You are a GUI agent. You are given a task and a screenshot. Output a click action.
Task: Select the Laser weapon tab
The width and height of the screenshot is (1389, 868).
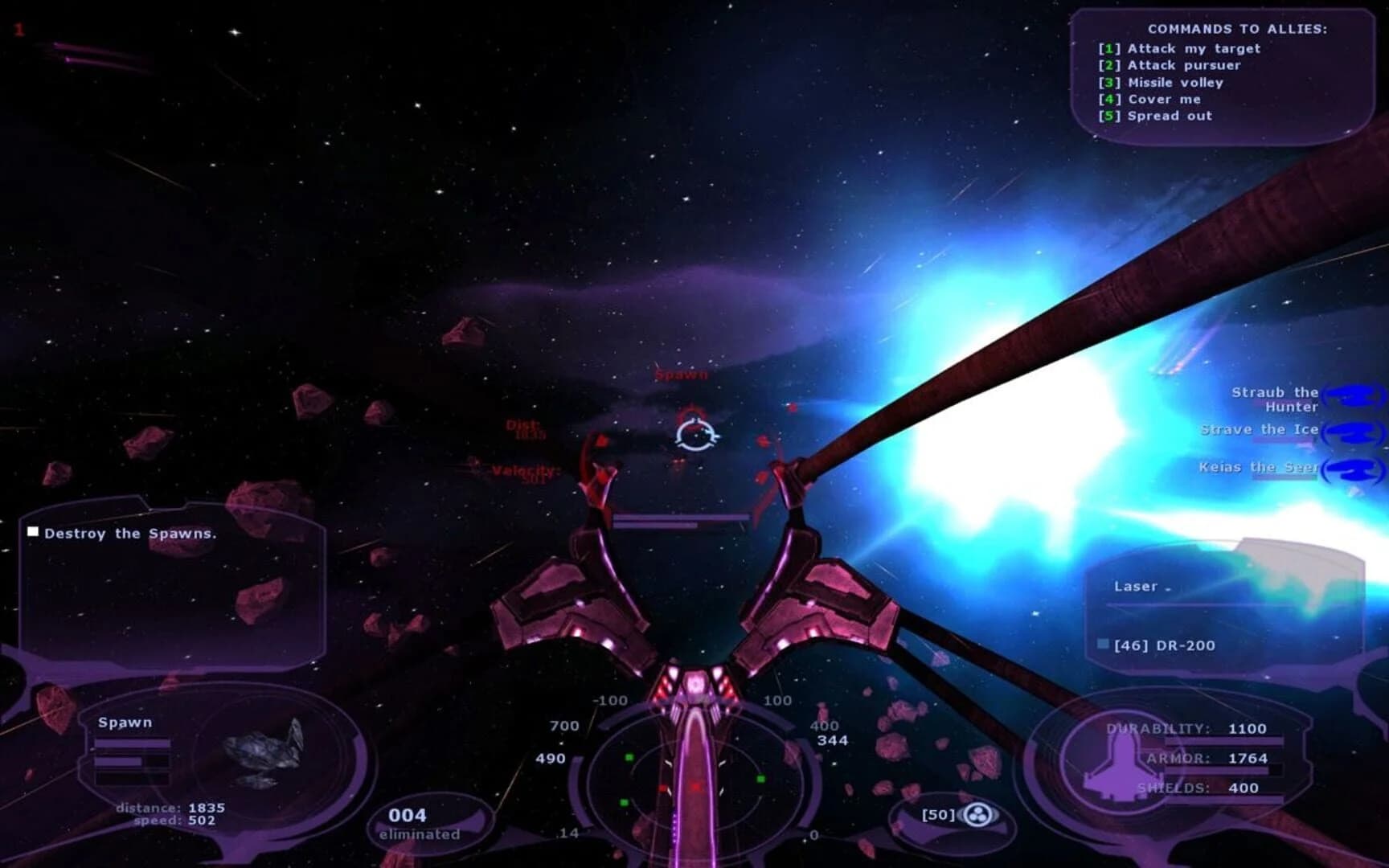[x=1134, y=586]
